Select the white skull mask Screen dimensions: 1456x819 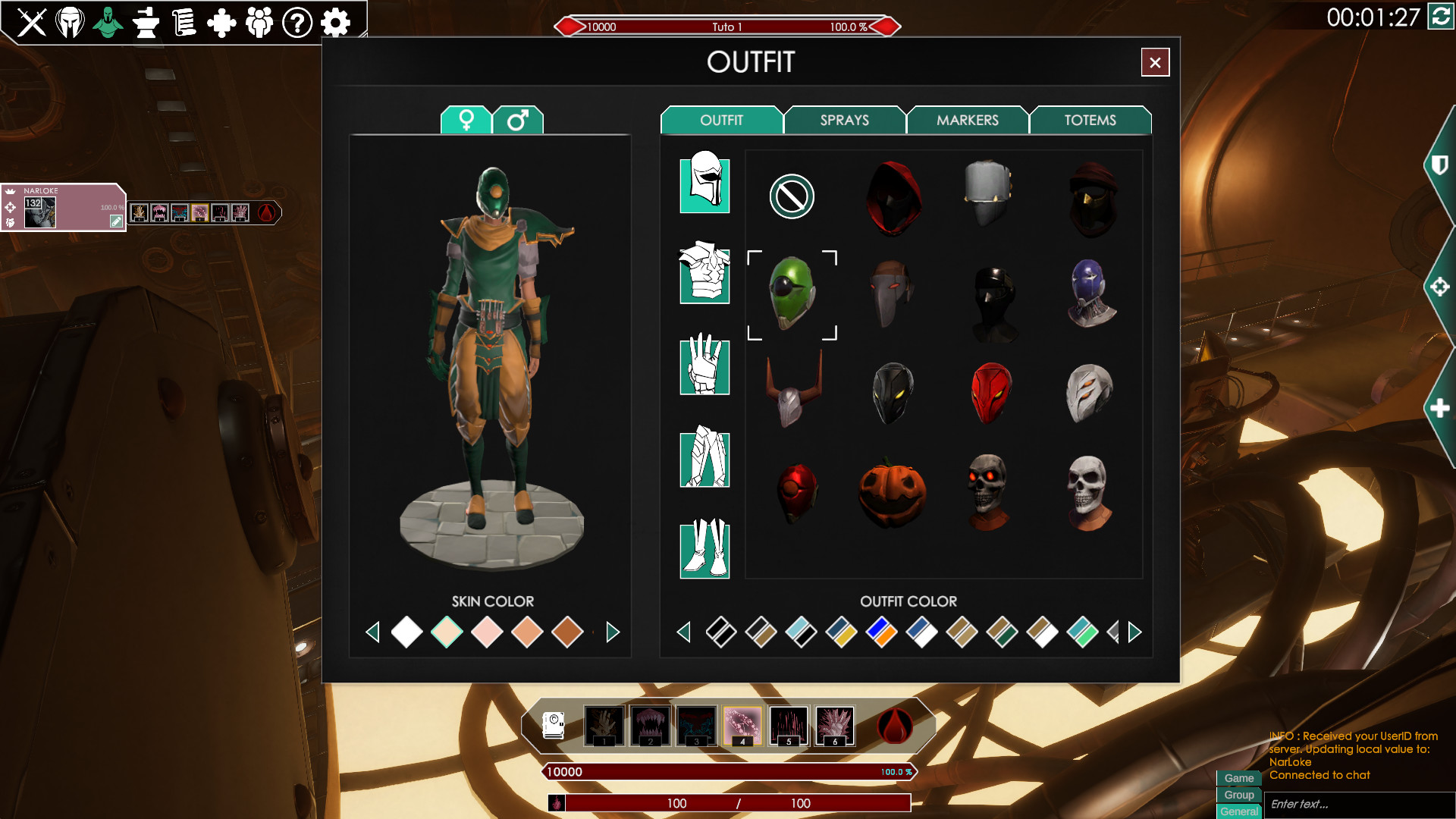[1090, 491]
